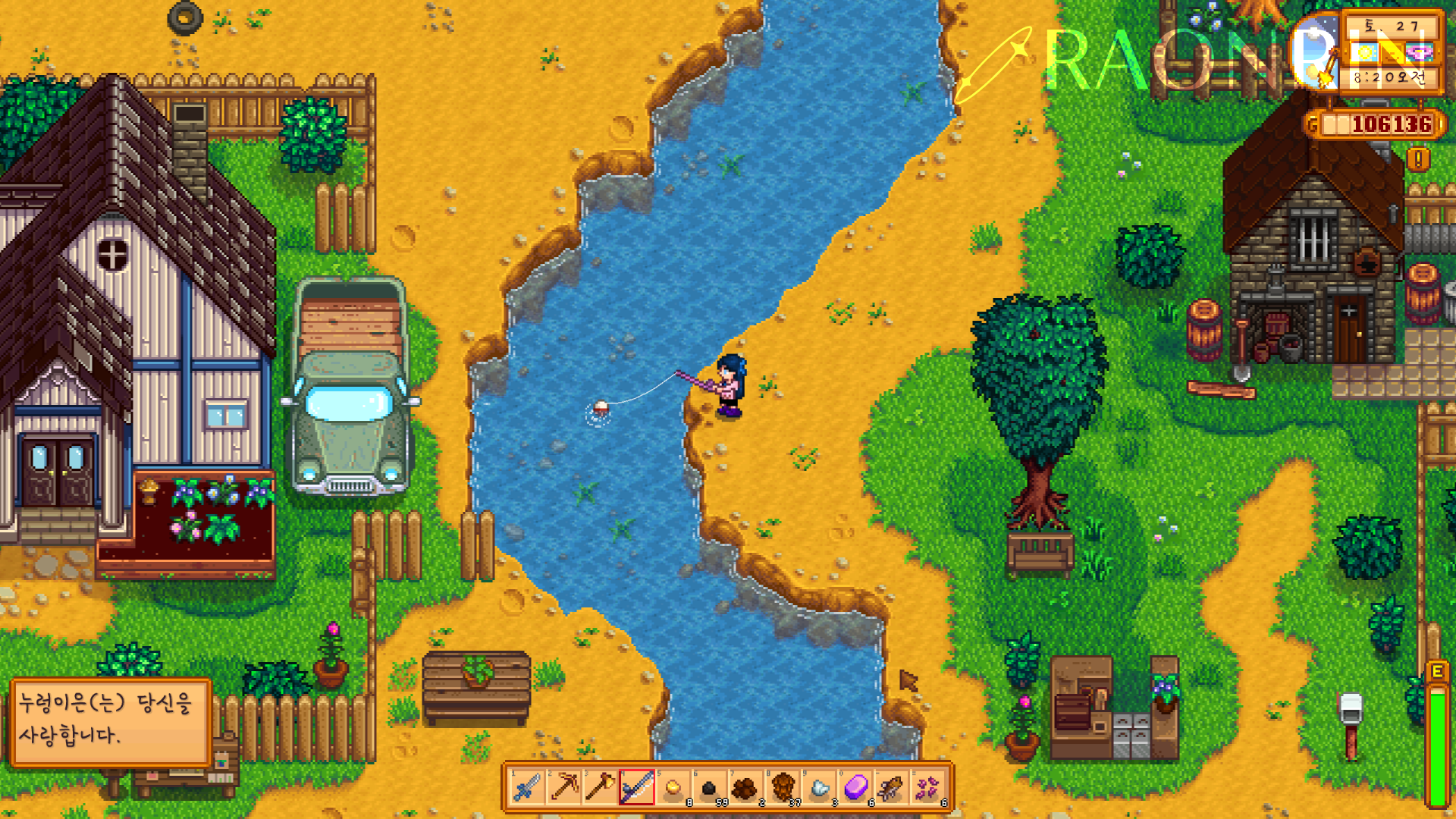
Task: Pick the purple gem bar stack
Action: tap(855, 788)
